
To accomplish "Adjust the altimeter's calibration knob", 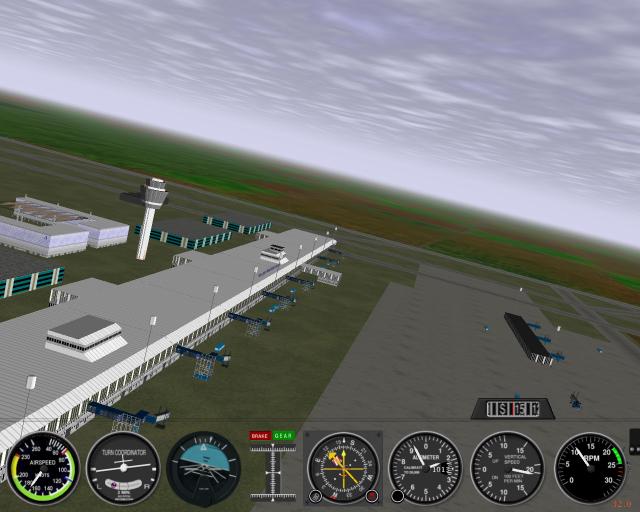I will tap(398, 495).
